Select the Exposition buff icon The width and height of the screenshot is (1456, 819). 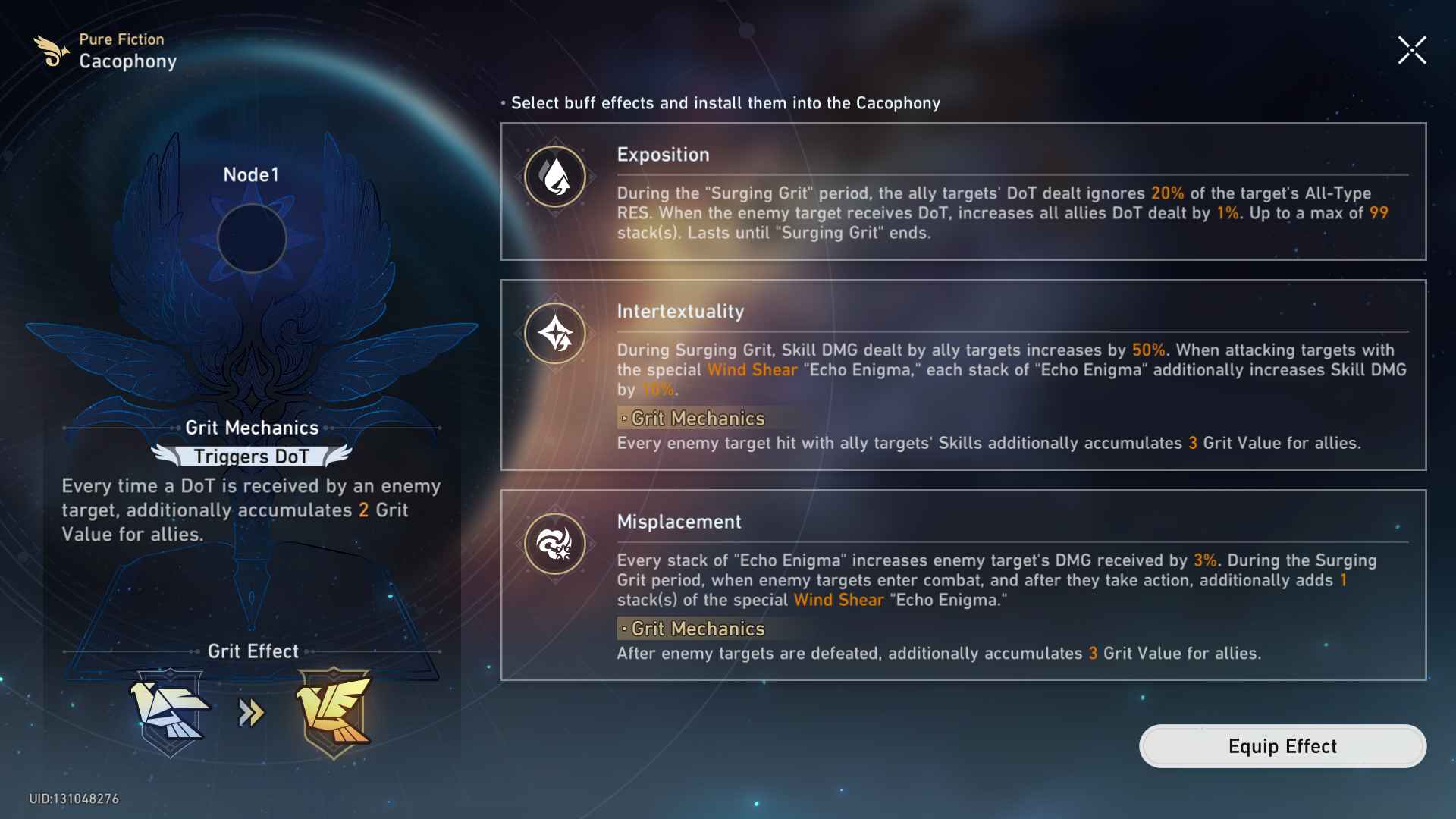(554, 176)
